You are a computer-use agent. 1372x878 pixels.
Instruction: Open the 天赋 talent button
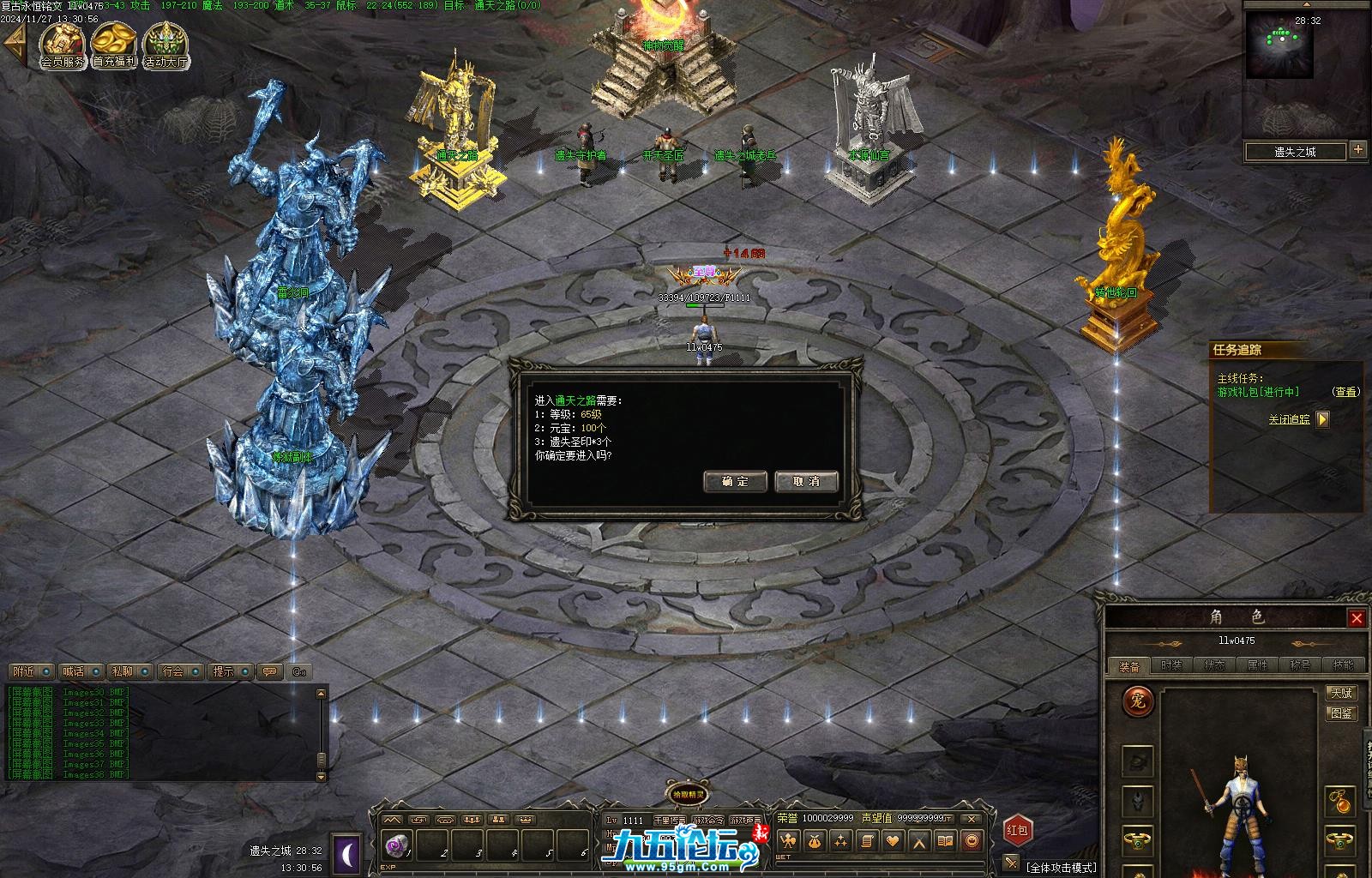1341,693
